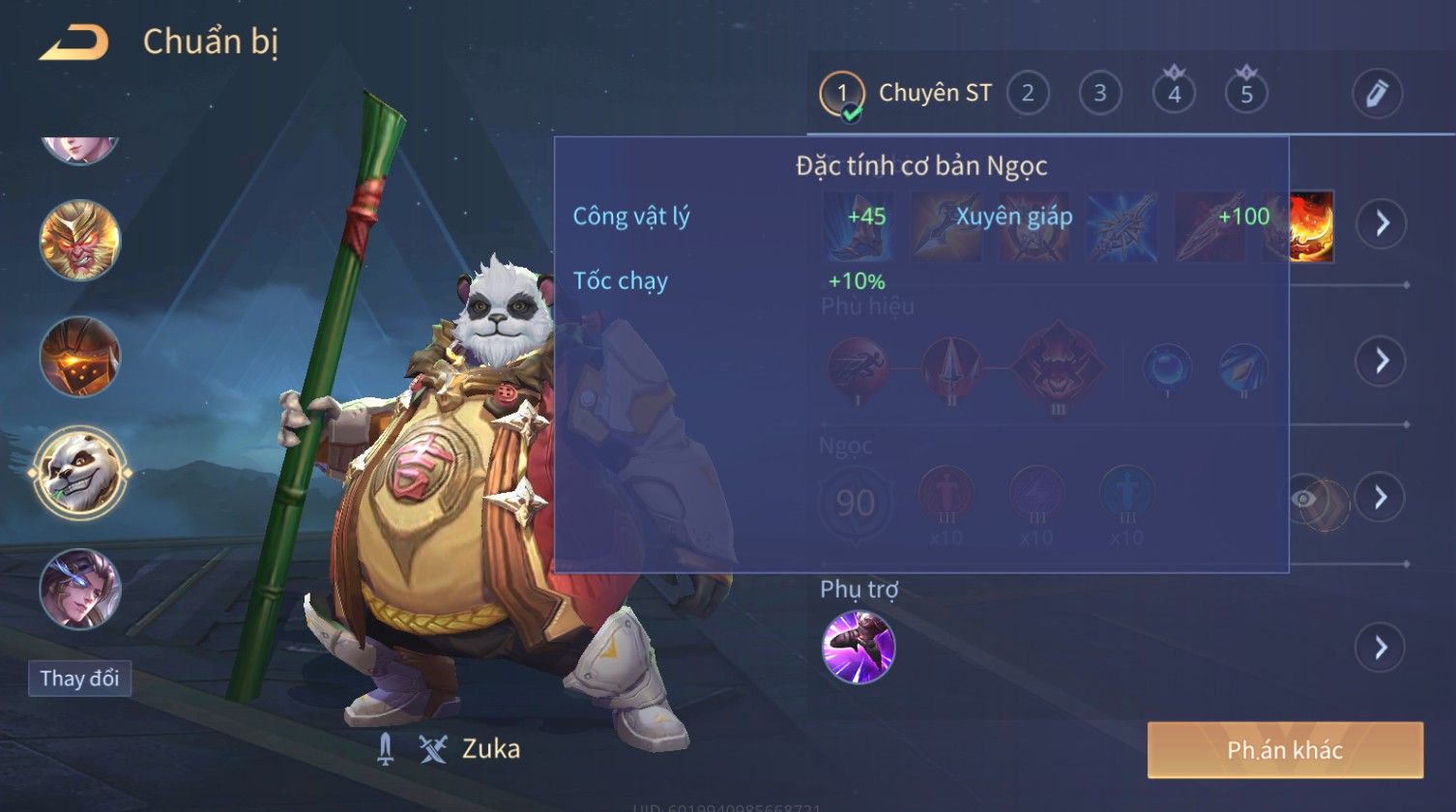The height and width of the screenshot is (812, 1456).
Task: Select the Phụ trợ support spell icon
Action: [859, 647]
